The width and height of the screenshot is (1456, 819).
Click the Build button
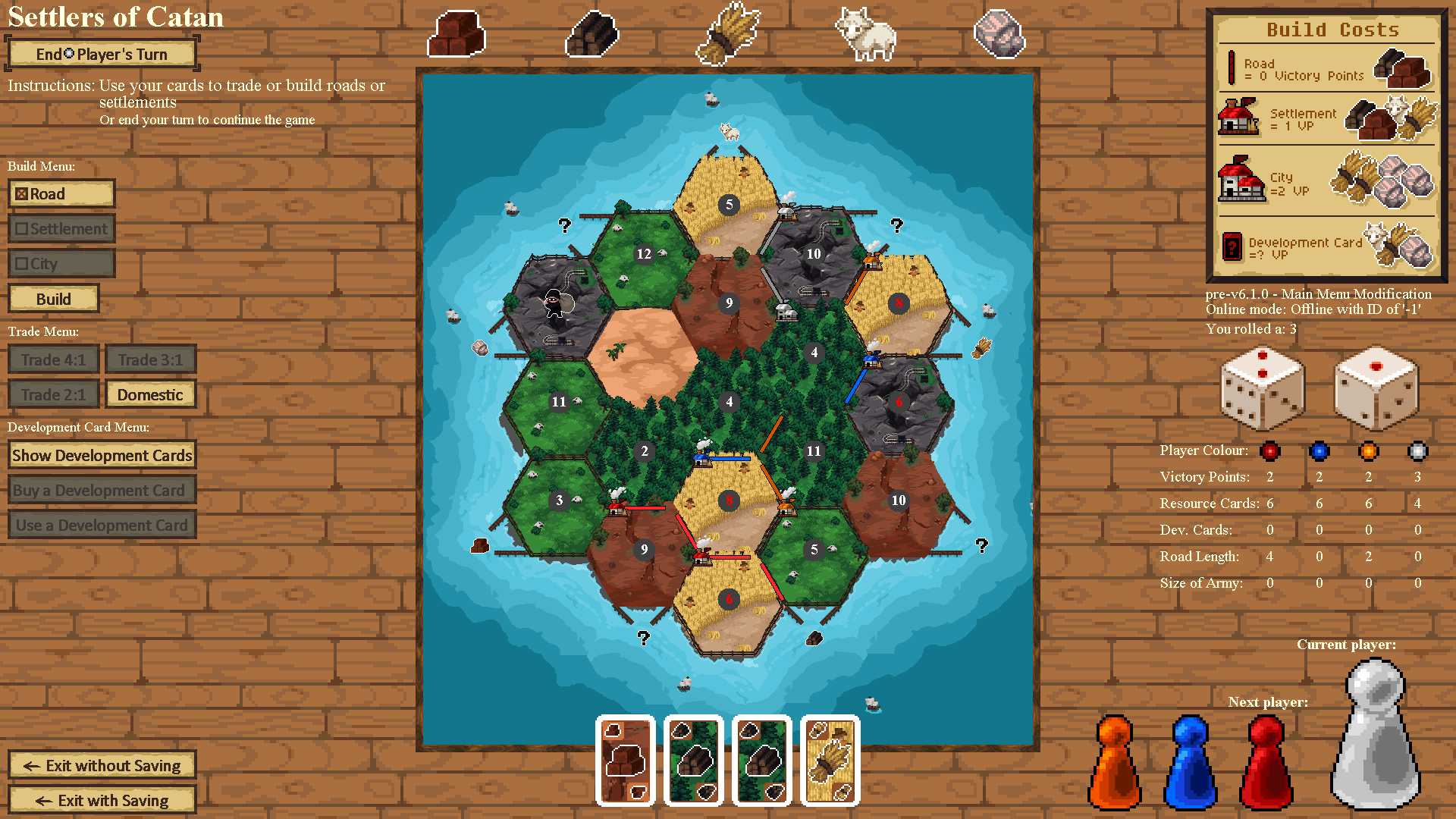(54, 299)
